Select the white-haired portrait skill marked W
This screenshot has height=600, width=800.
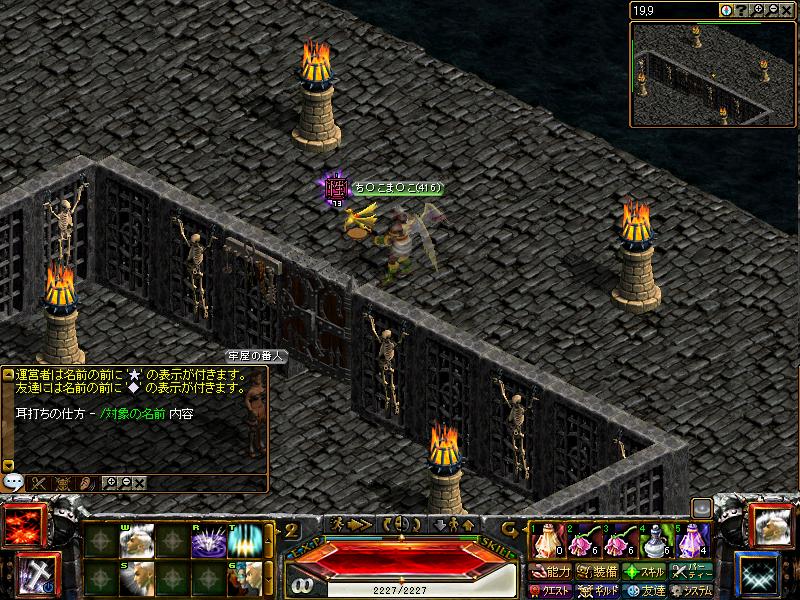coord(137,541)
